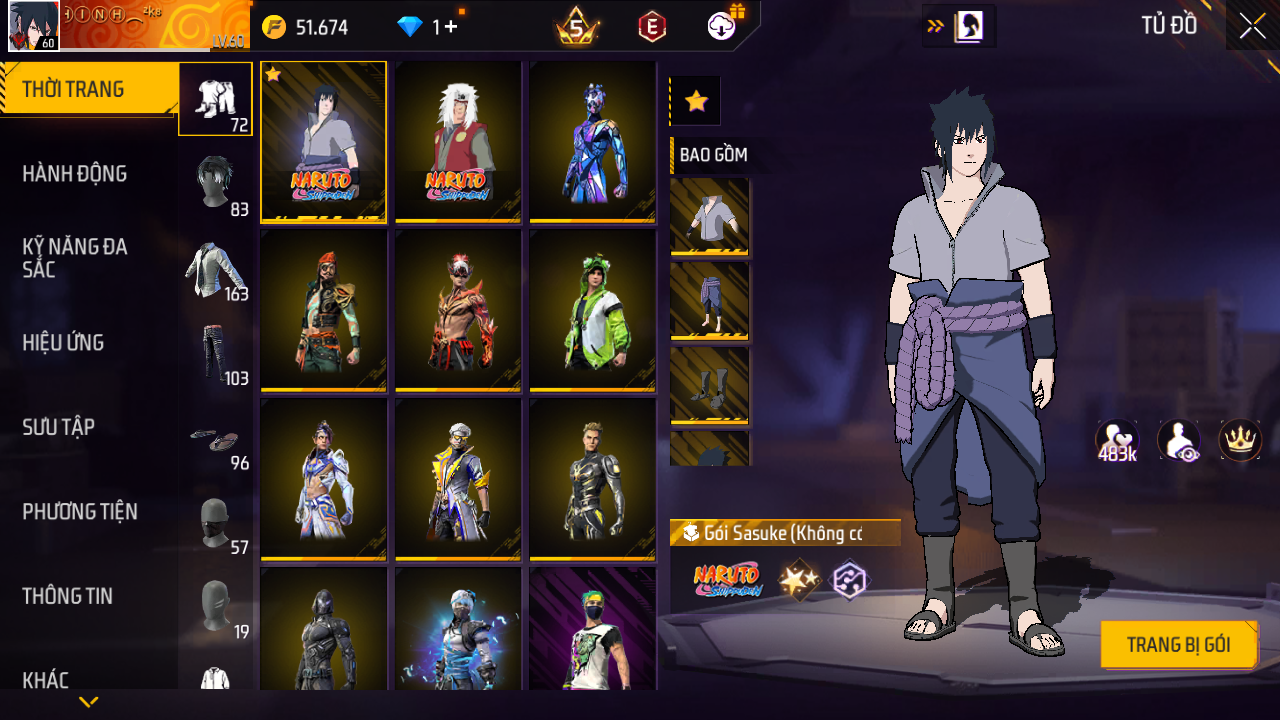The image size is (1280, 720).
Task: Open the HÀNH ĐỘNG category
Action: coord(75,174)
